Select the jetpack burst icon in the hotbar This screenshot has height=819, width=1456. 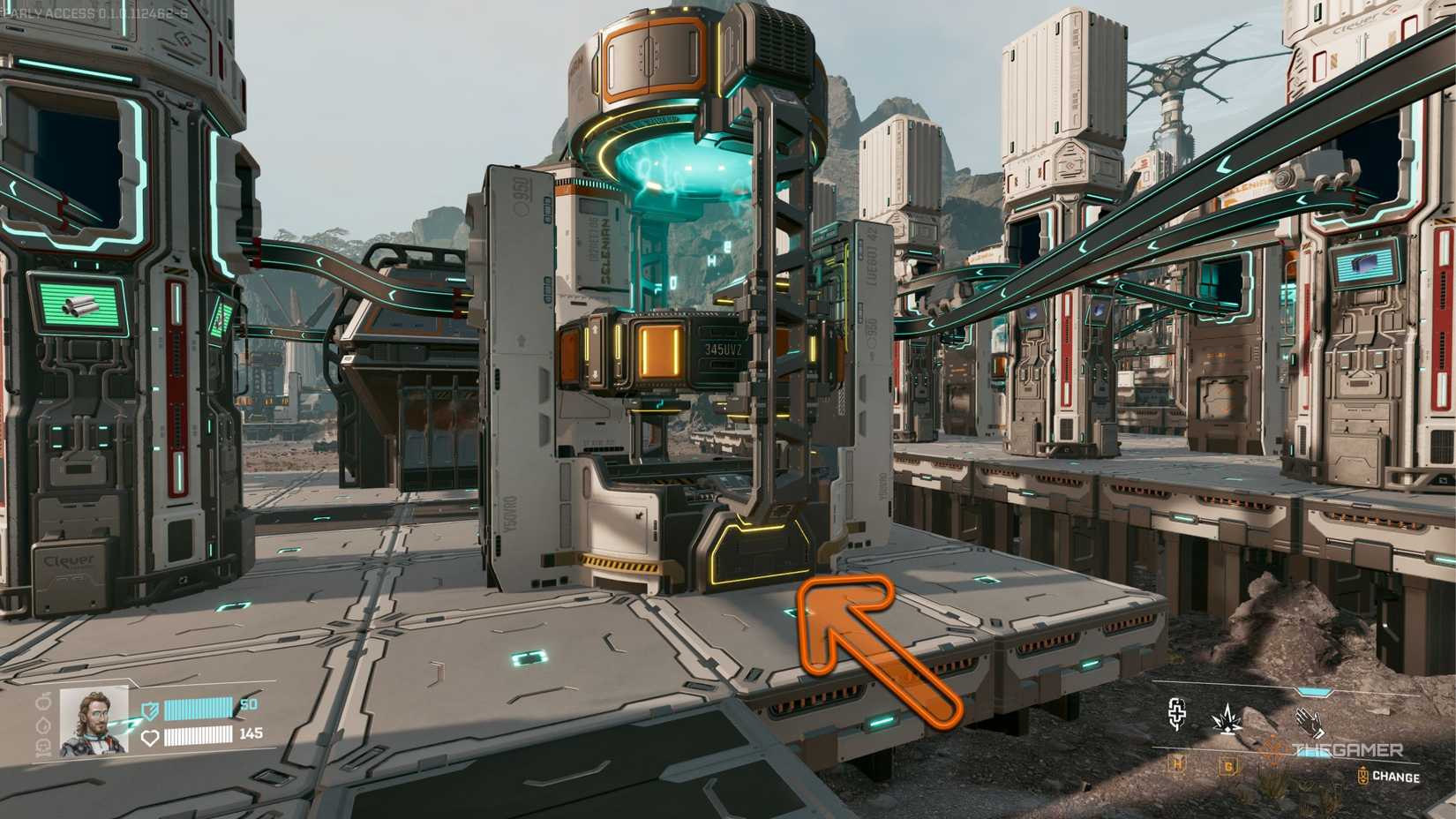click(x=1227, y=720)
